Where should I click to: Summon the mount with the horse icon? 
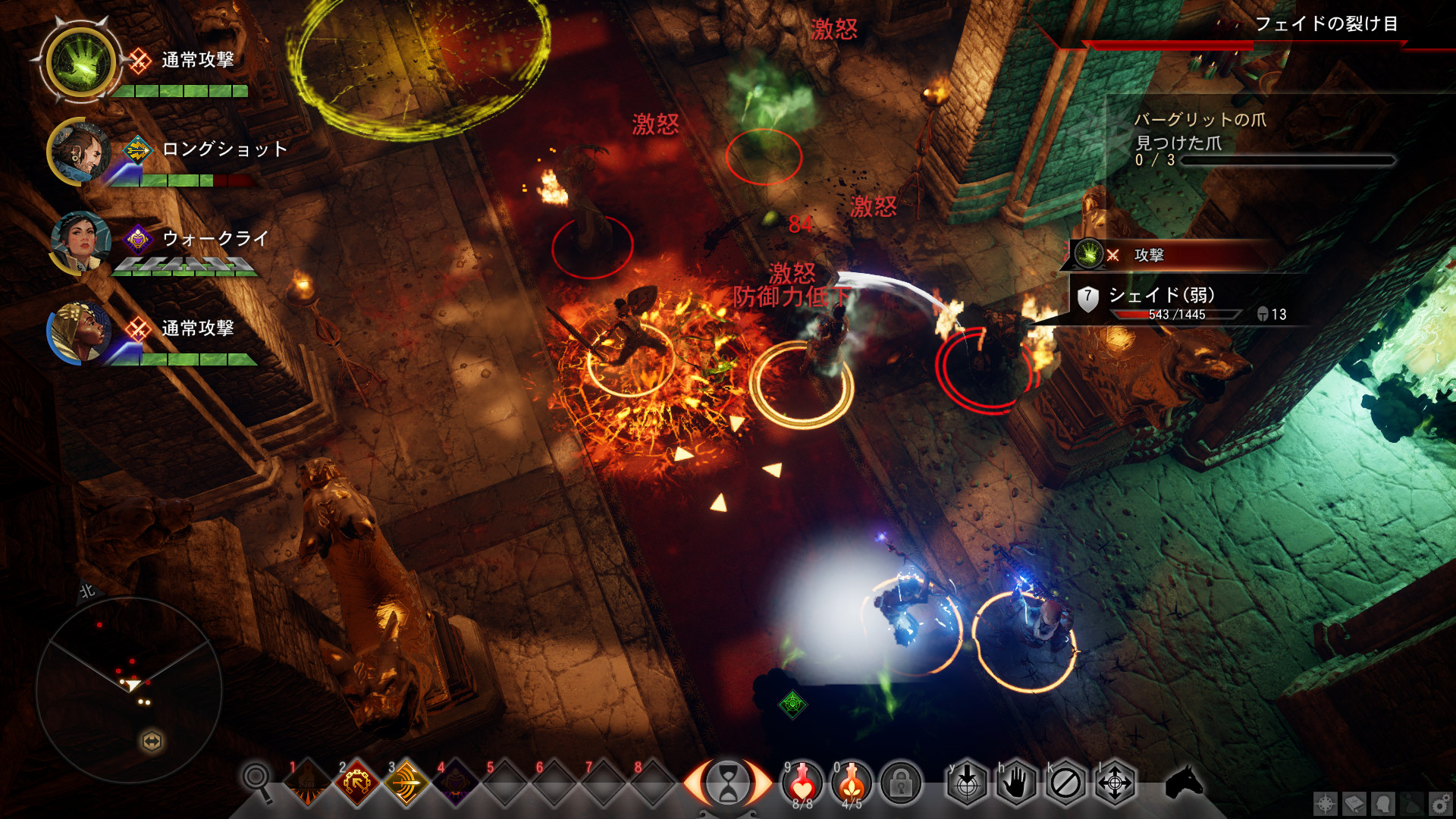(1184, 782)
